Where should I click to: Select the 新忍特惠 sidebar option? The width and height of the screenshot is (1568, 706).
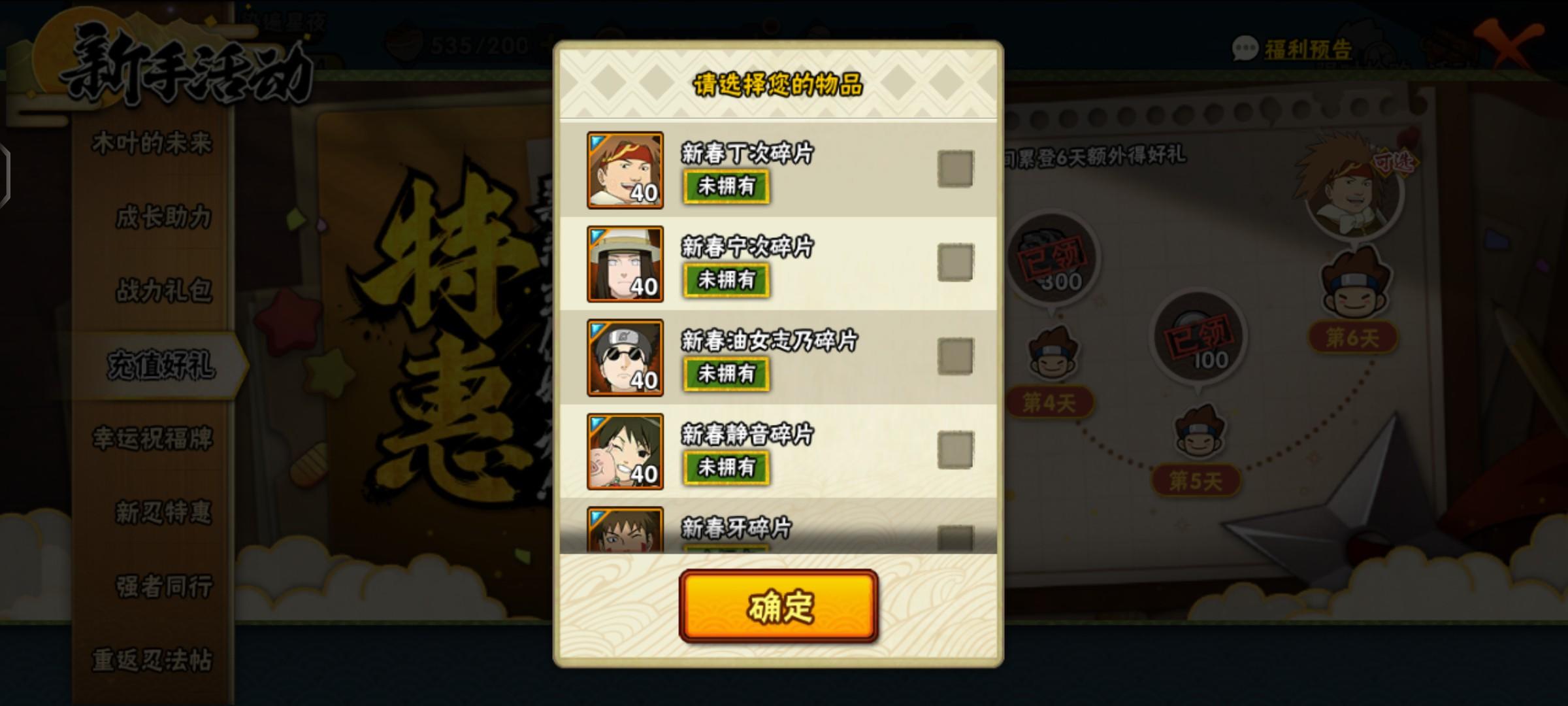point(160,513)
